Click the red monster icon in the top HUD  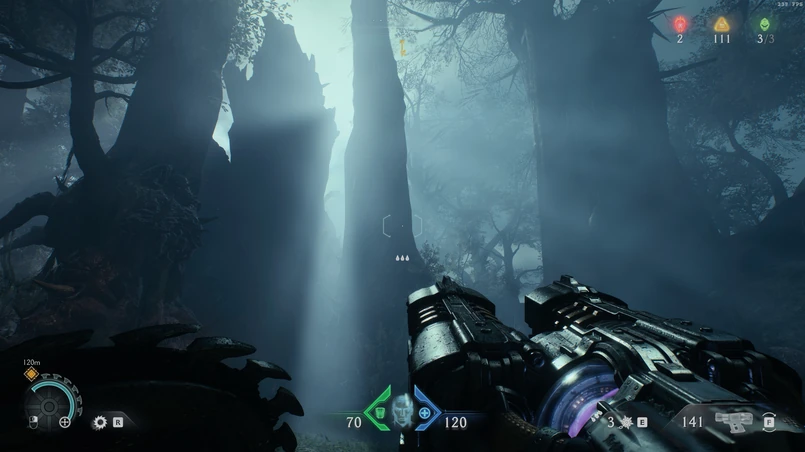(680, 23)
